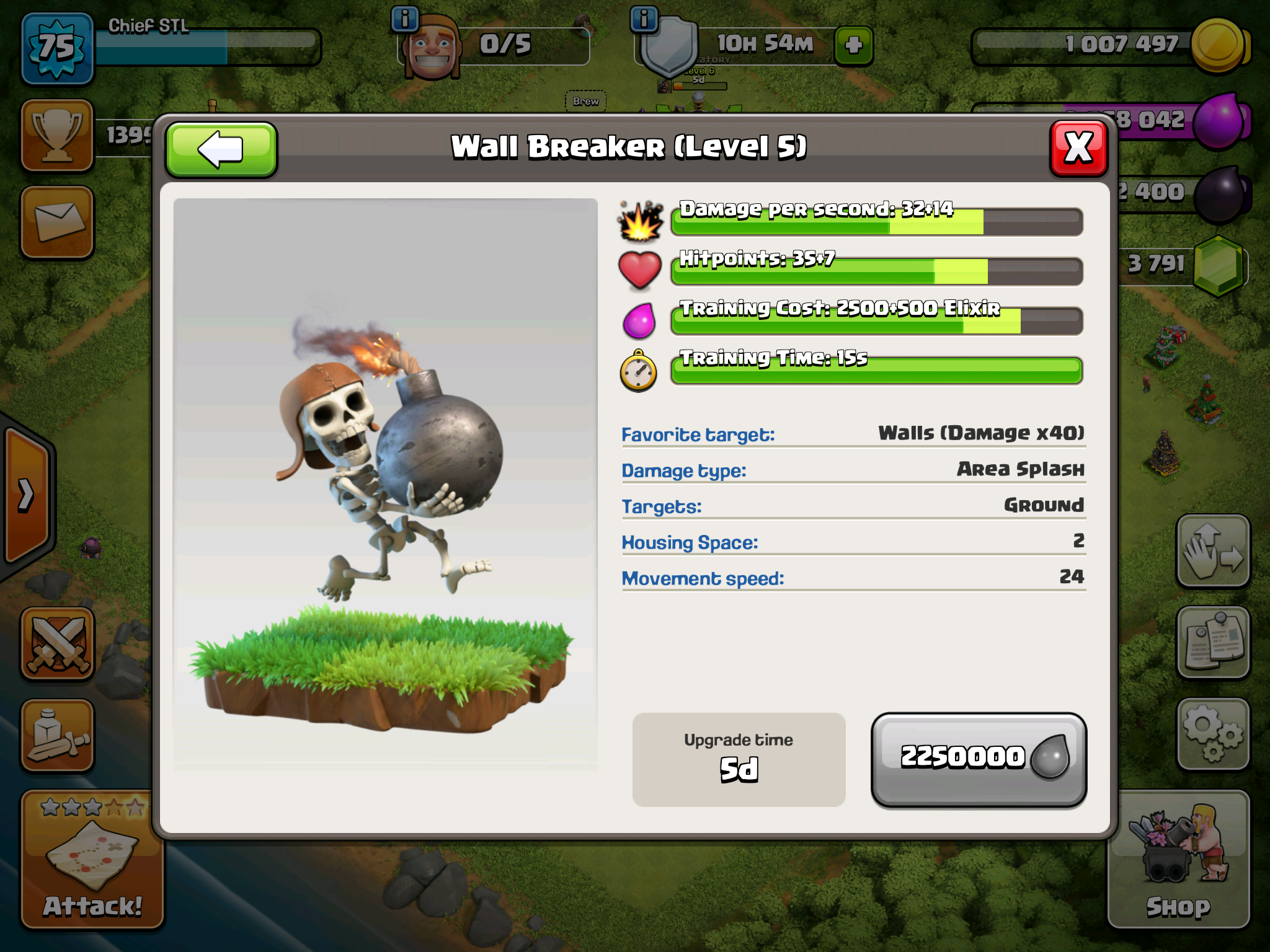Tap the green gem counter icon
Viewport: 1270px width, 952px height.
tap(1218, 265)
